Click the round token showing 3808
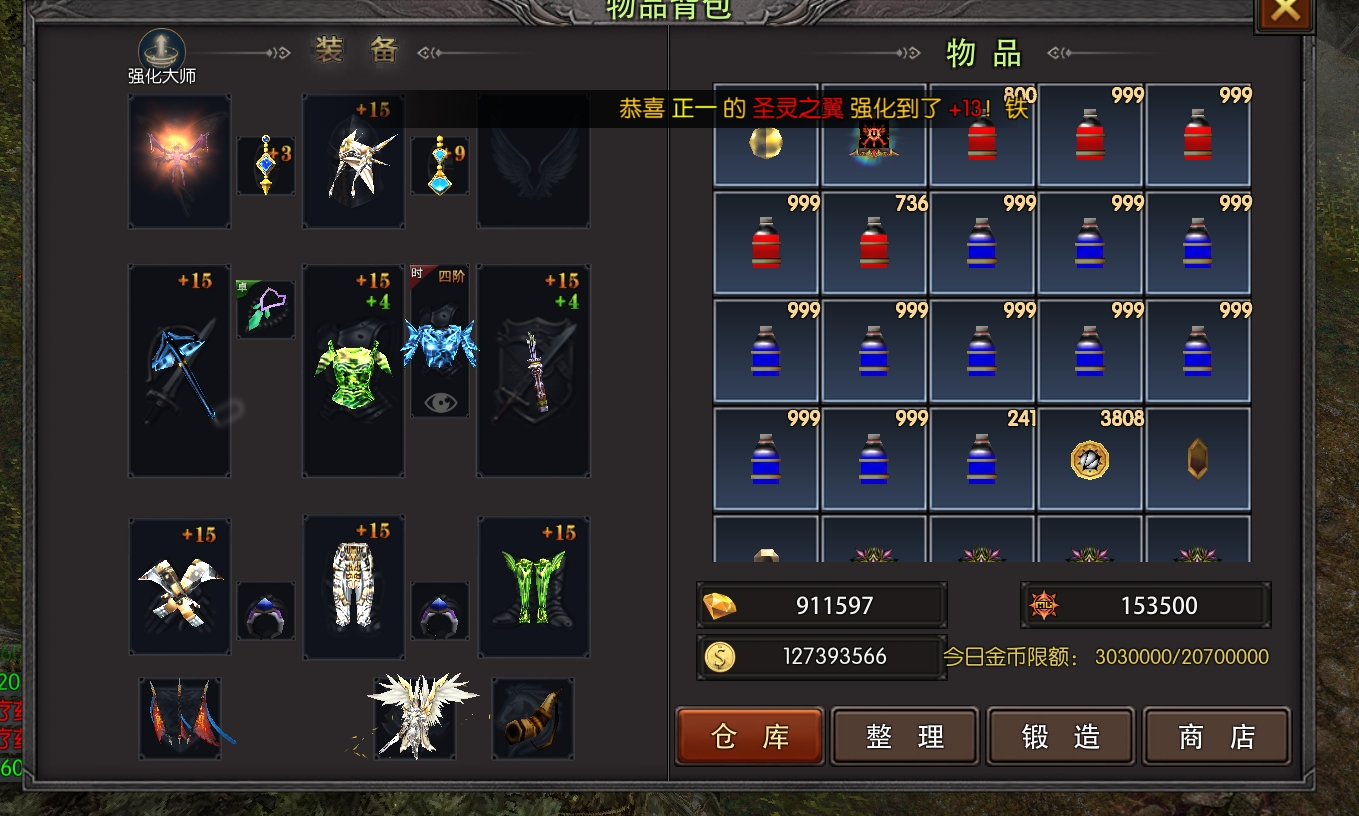Image resolution: width=1359 pixels, height=816 pixels. click(x=1090, y=460)
